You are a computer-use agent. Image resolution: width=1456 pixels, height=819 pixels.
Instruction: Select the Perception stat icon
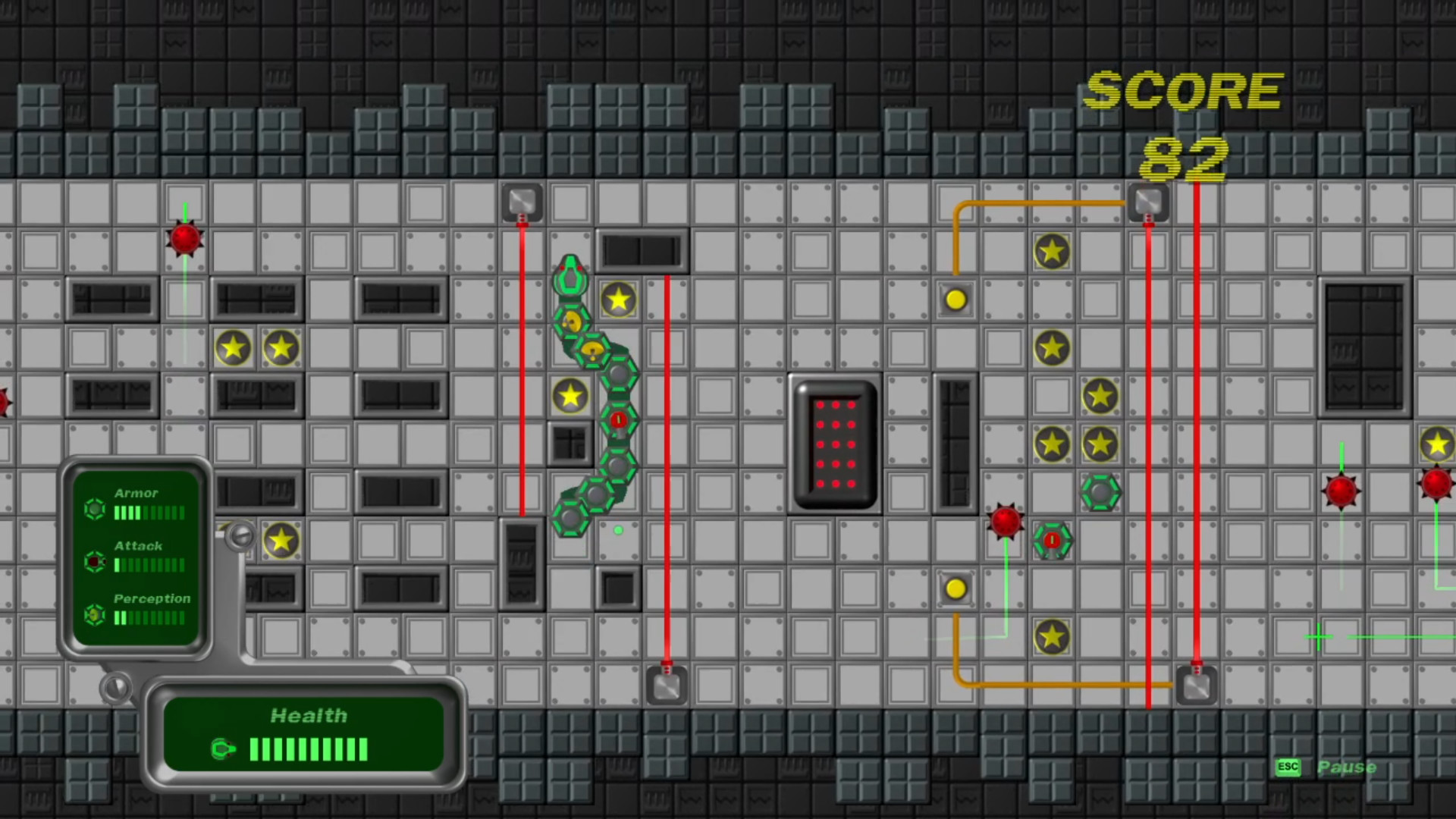click(x=94, y=616)
